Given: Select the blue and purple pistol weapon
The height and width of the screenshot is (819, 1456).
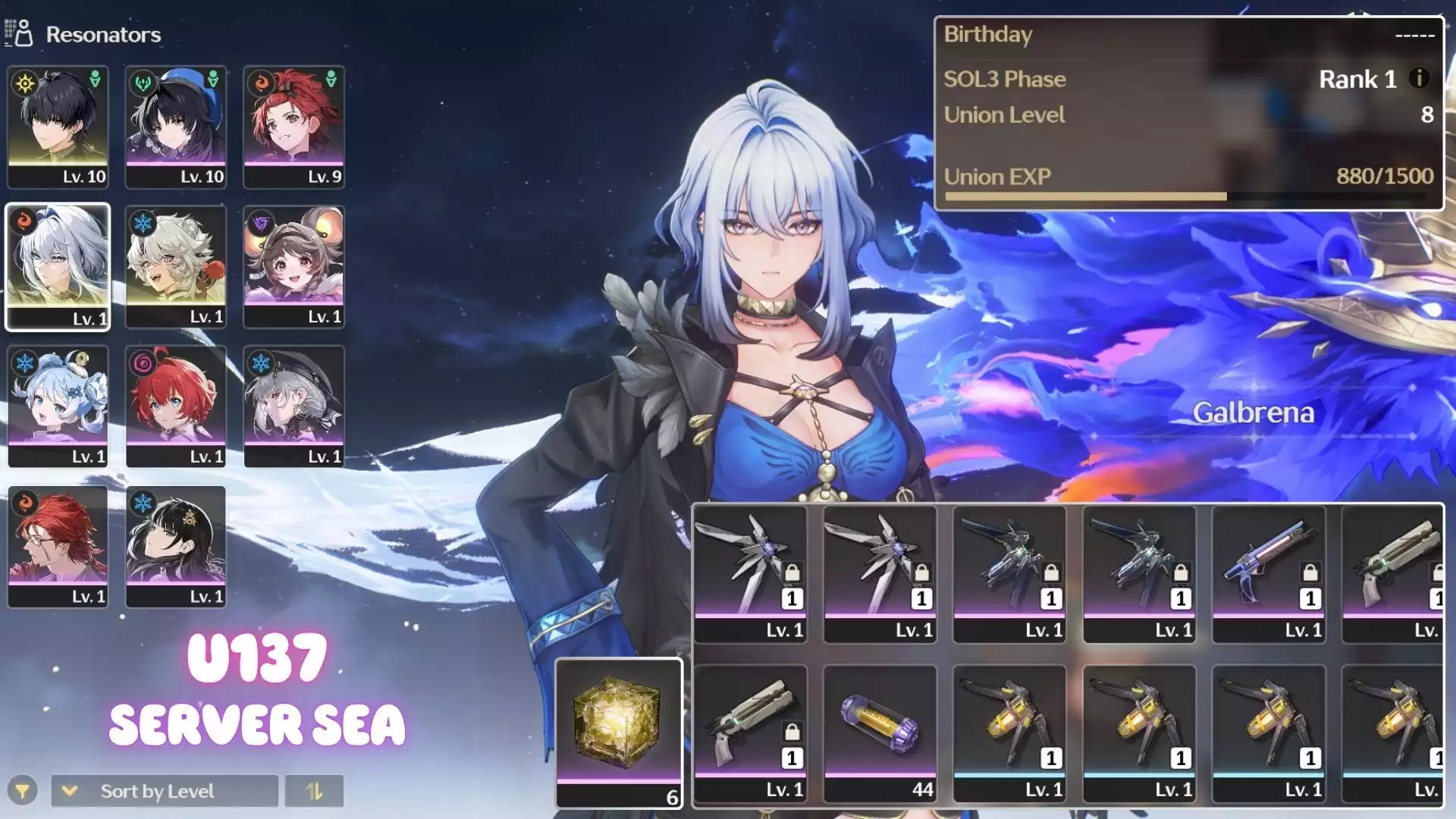Looking at the screenshot, I should pyautogui.click(x=1269, y=573).
